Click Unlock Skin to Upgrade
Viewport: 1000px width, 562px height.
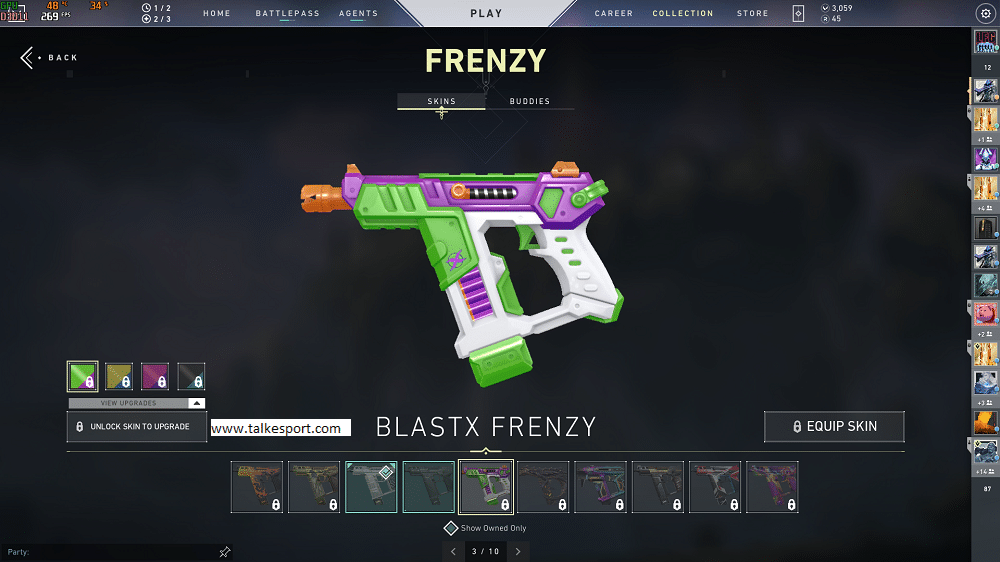pos(136,426)
